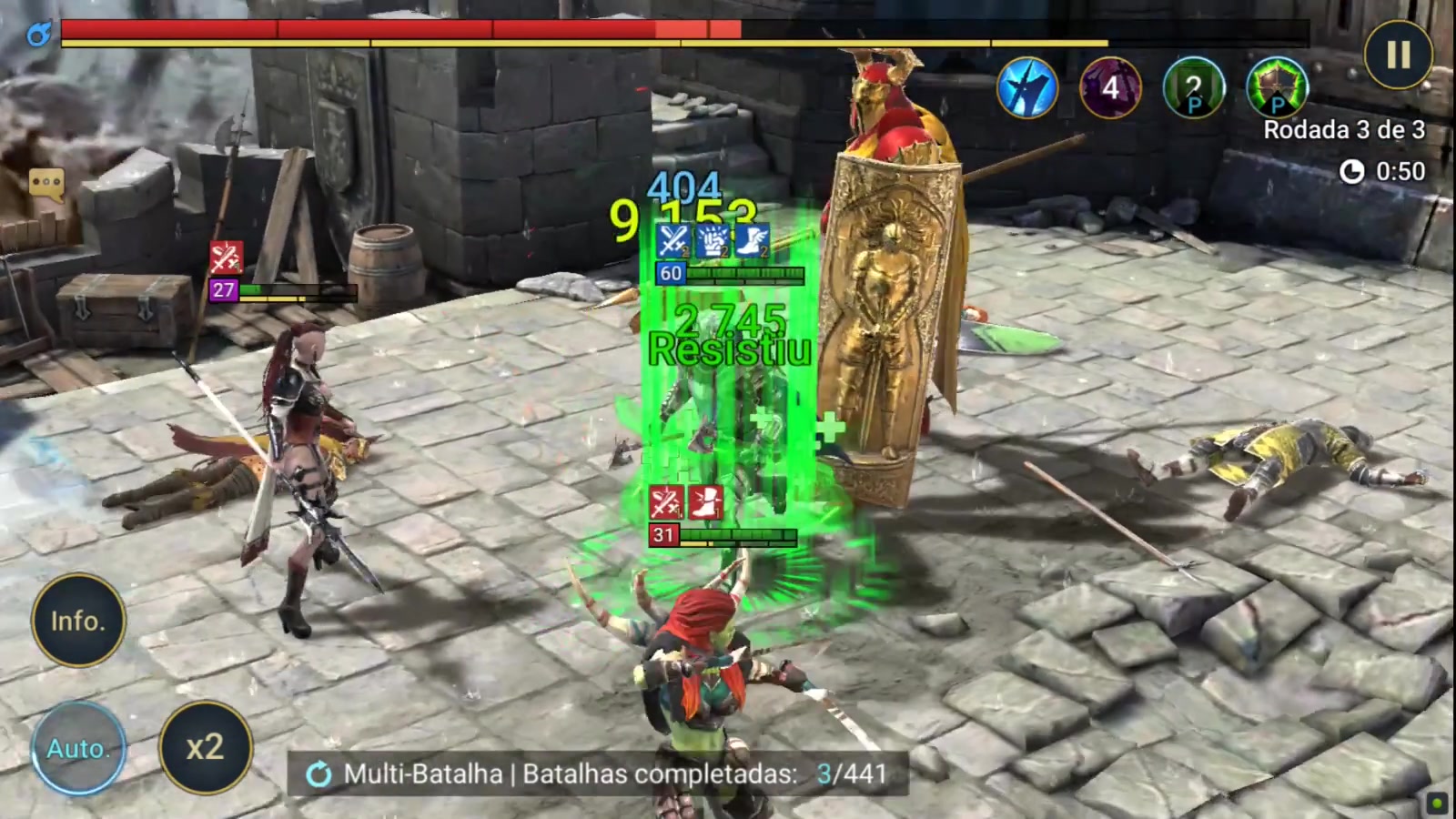This screenshot has width=1456, height=819.
Task: Open the chat speech bubble
Action: point(46,184)
